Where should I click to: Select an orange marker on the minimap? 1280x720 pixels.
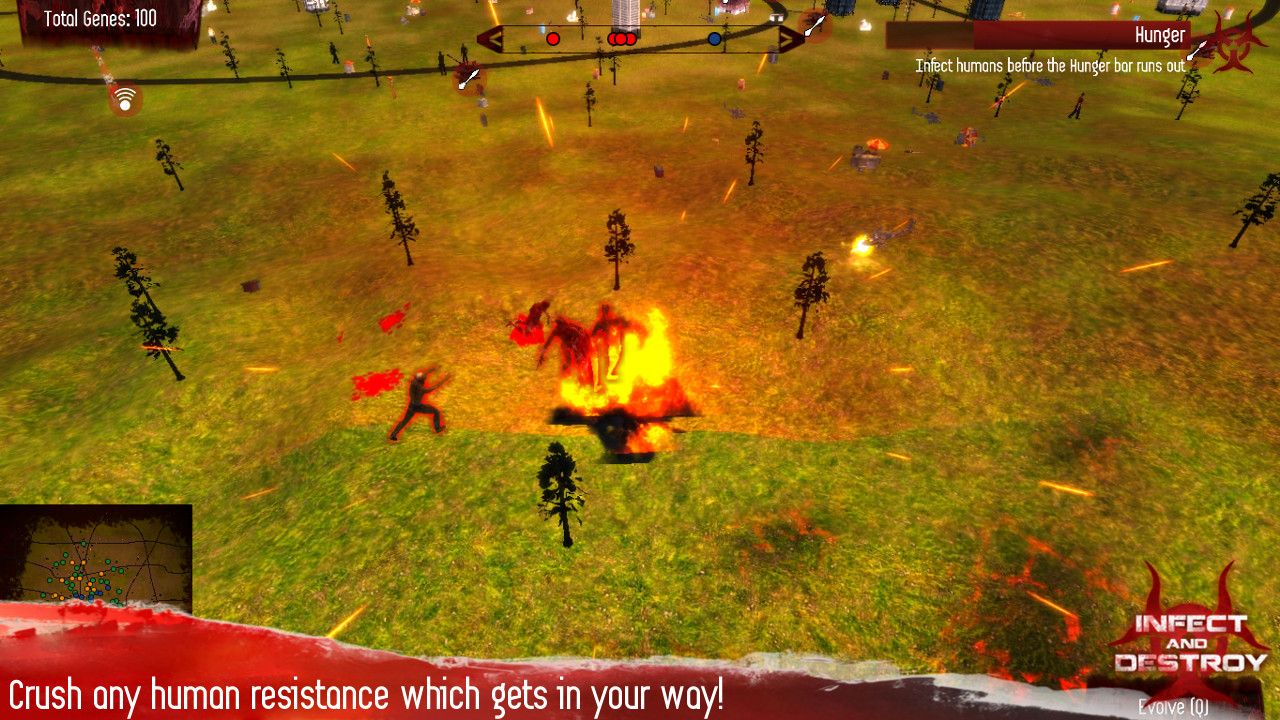pos(101,574)
